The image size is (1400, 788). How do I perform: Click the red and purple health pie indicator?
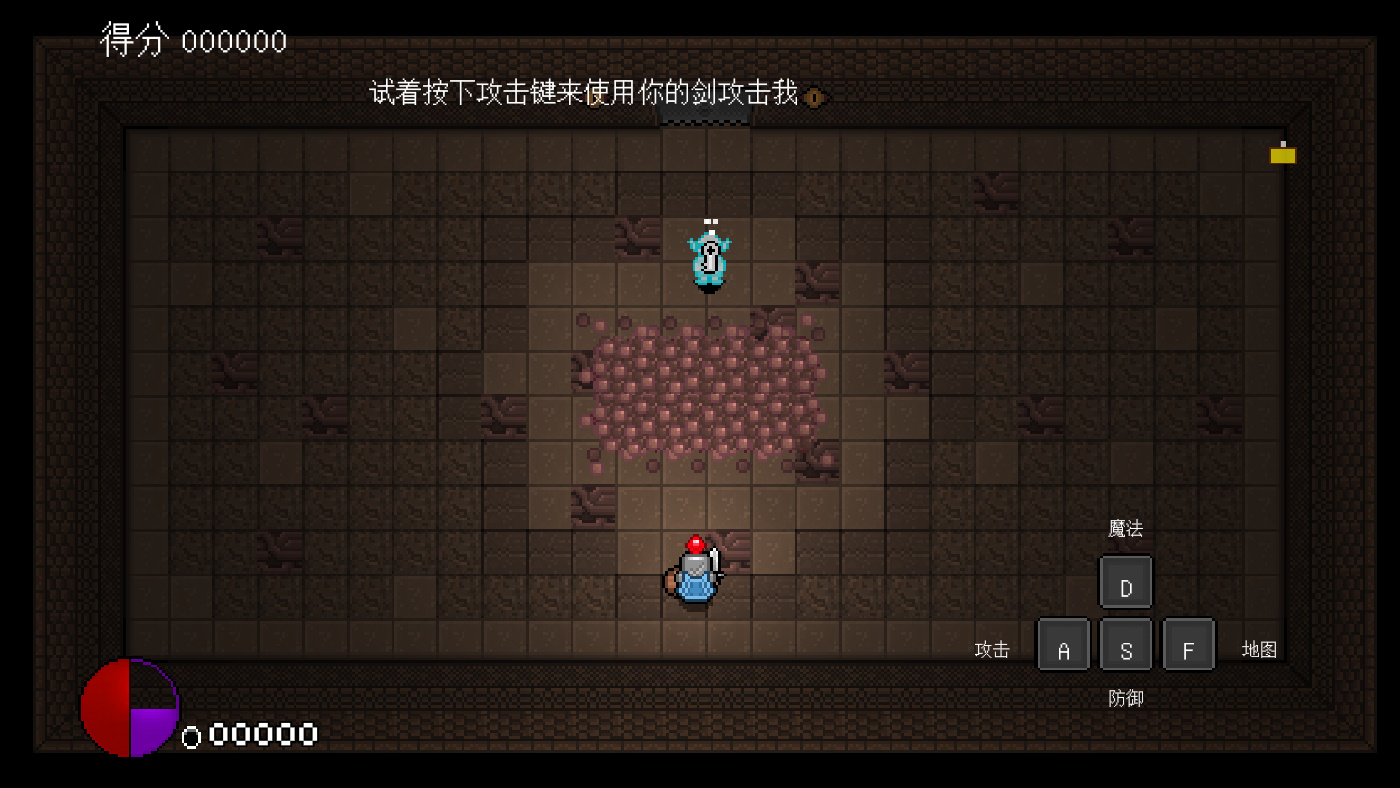pyautogui.click(x=129, y=708)
